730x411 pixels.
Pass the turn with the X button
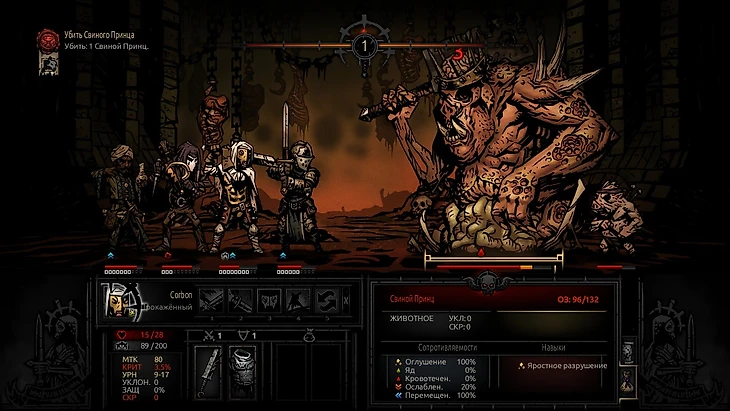[x=346, y=299]
